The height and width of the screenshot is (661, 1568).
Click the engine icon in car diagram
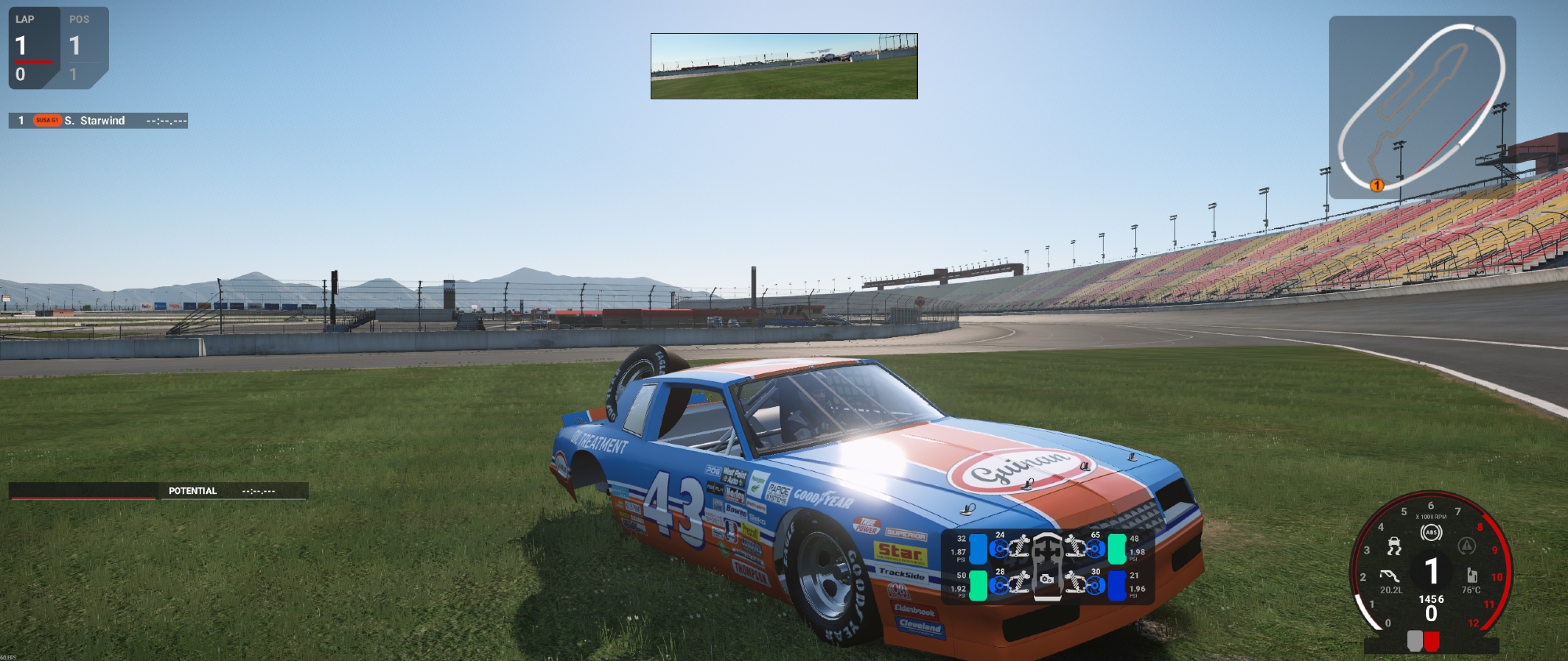(x=1046, y=579)
